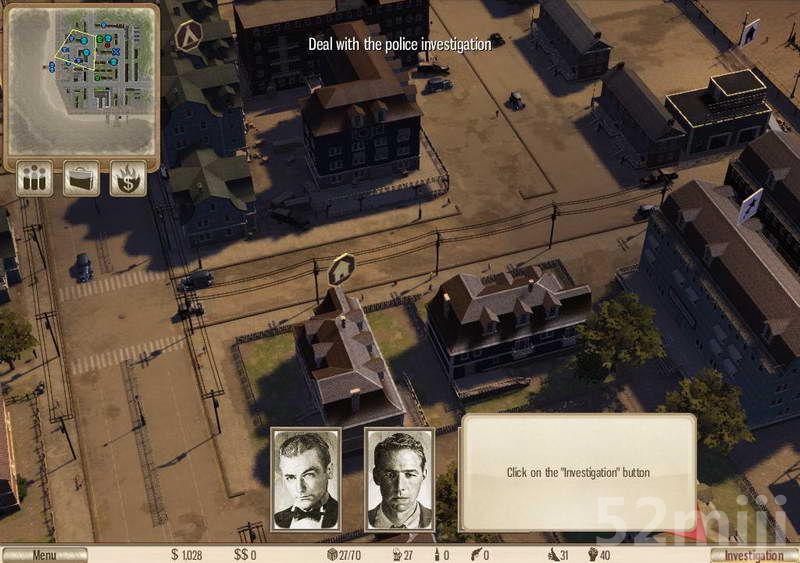The image size is (800, 563).
Task: Select the open-collar gangster portrait
Action: (399, 479)
